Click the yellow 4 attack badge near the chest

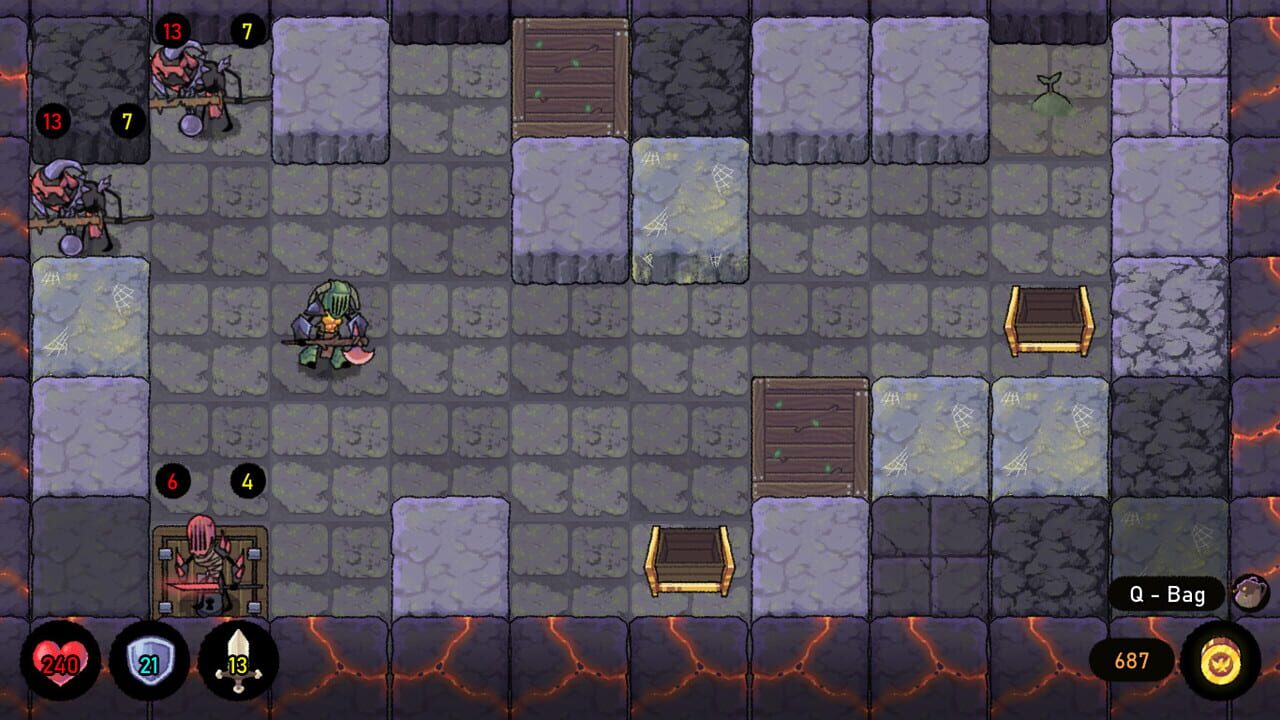(247, 481)
